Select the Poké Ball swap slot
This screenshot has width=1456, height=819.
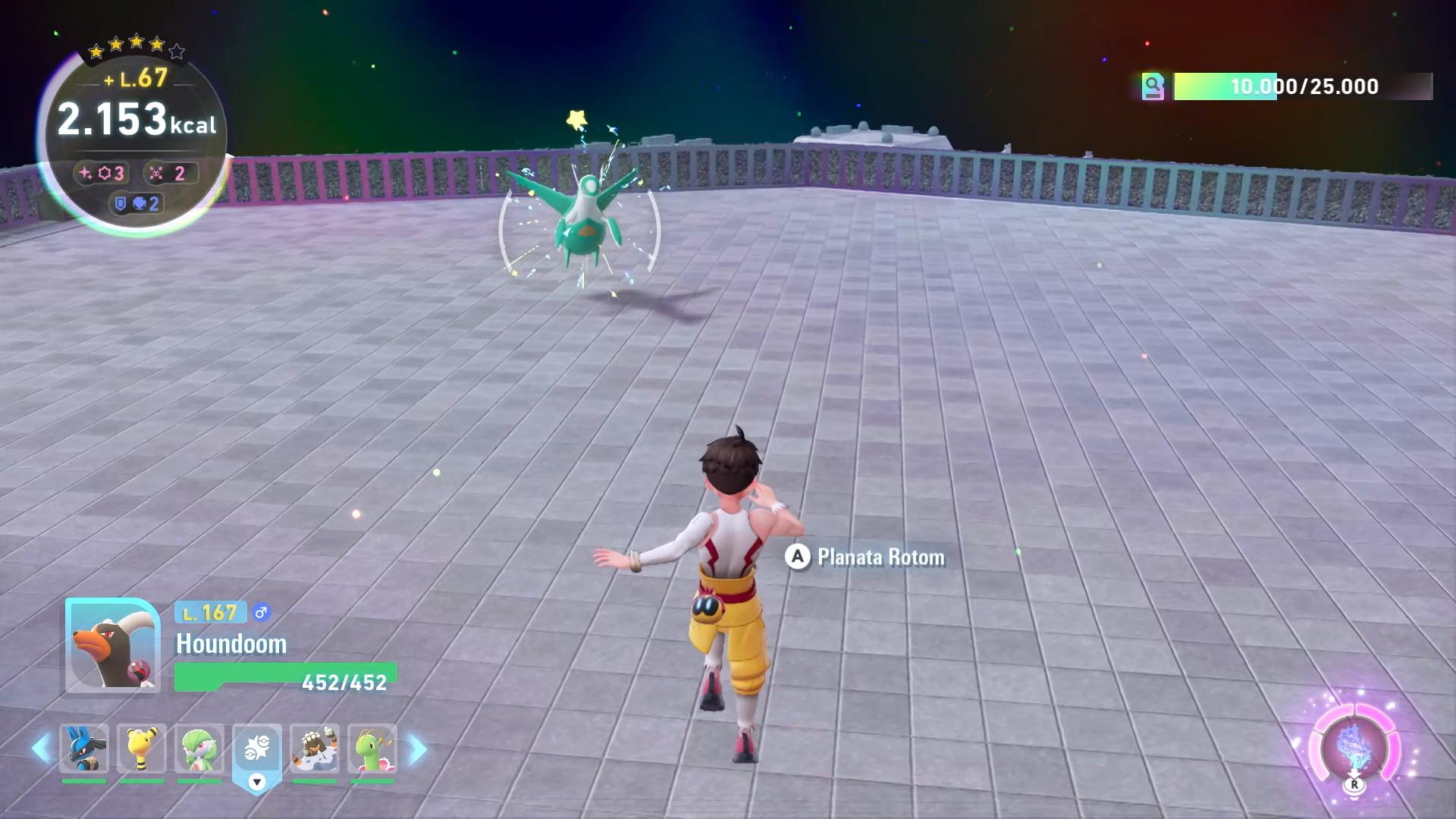[x=257, y=751]
